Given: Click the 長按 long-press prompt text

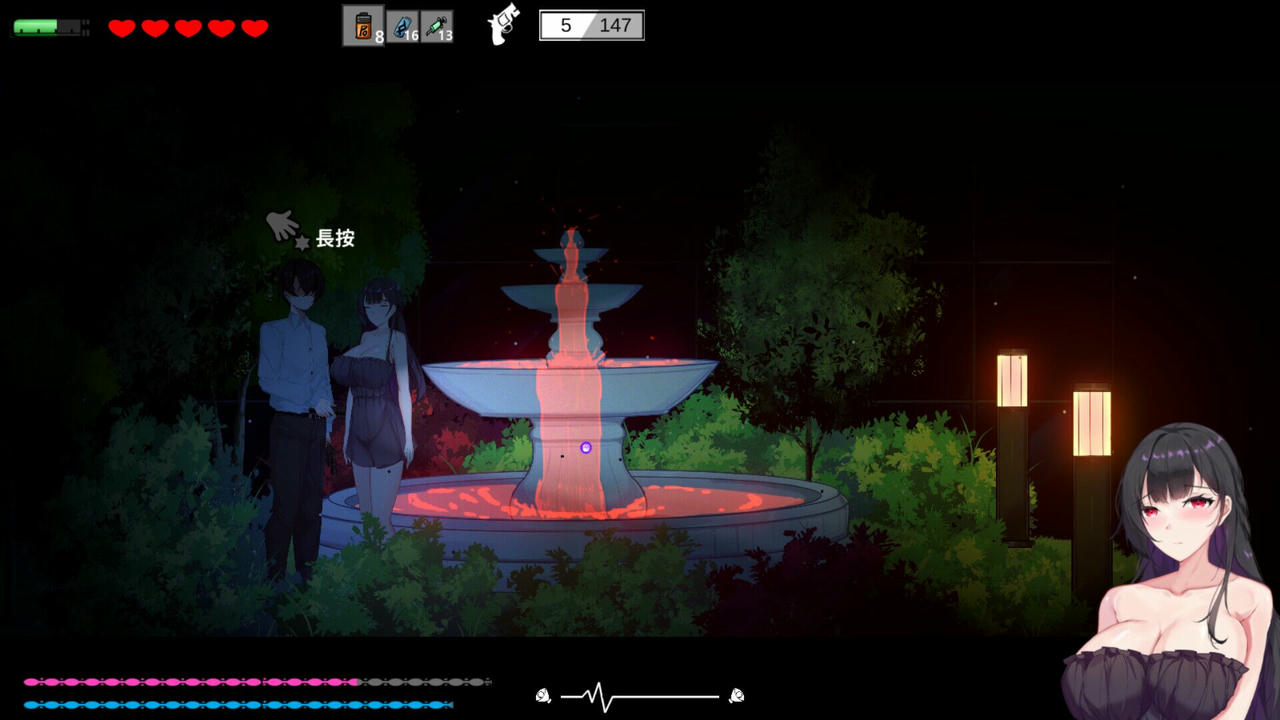Looking at the screenshot, I should [x=337, y=239].
